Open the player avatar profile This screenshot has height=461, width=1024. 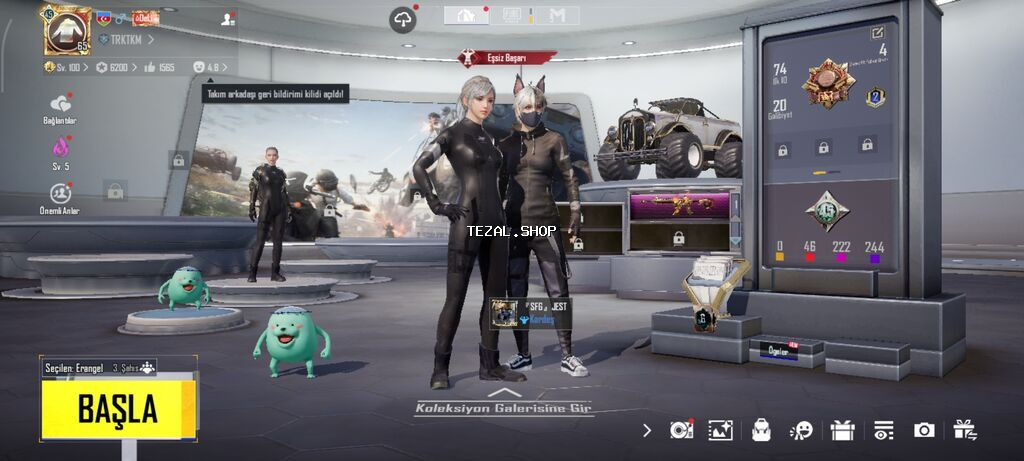click(66, 30)
